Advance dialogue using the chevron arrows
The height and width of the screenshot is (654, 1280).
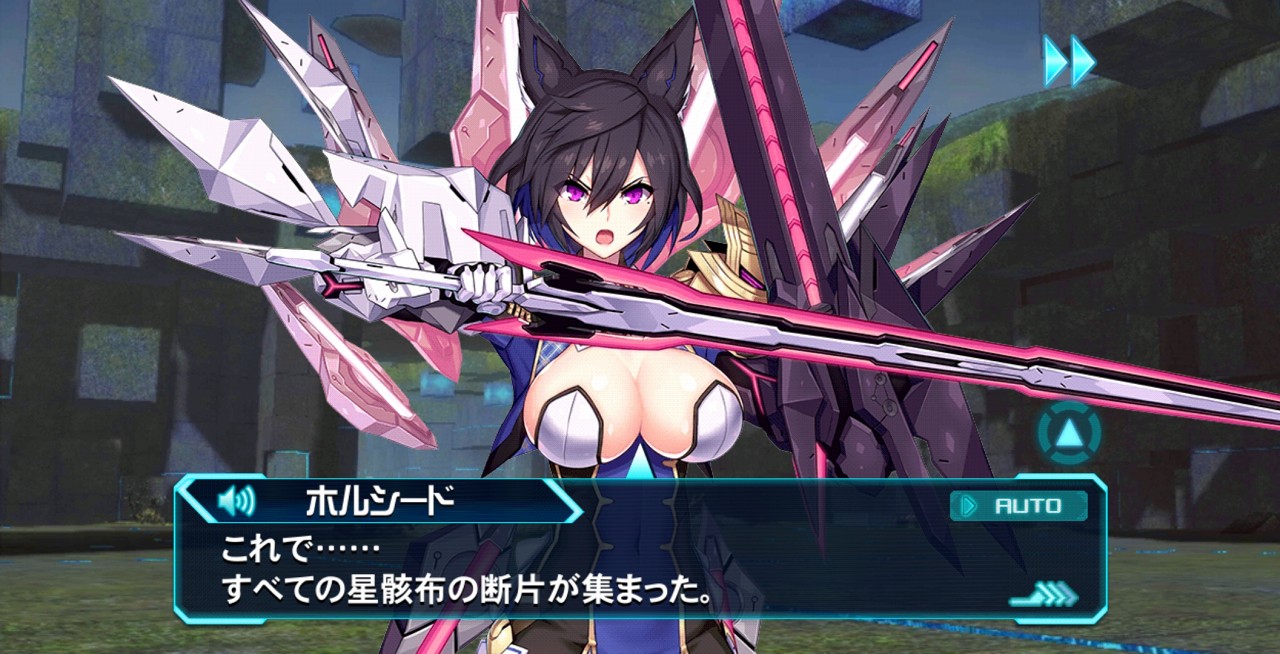(x=1044, y=596)
